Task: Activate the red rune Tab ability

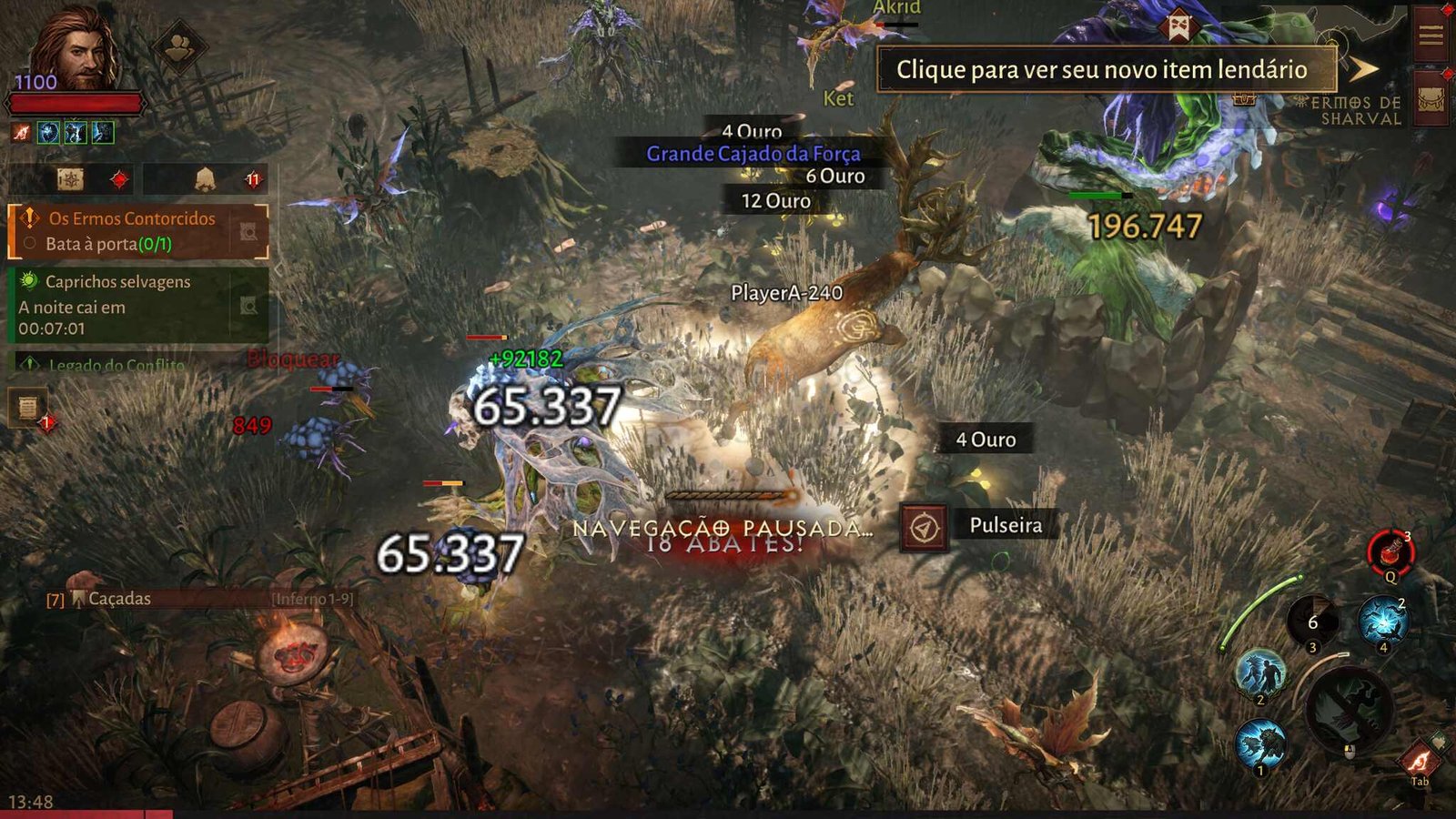Action: [1420, 759]
